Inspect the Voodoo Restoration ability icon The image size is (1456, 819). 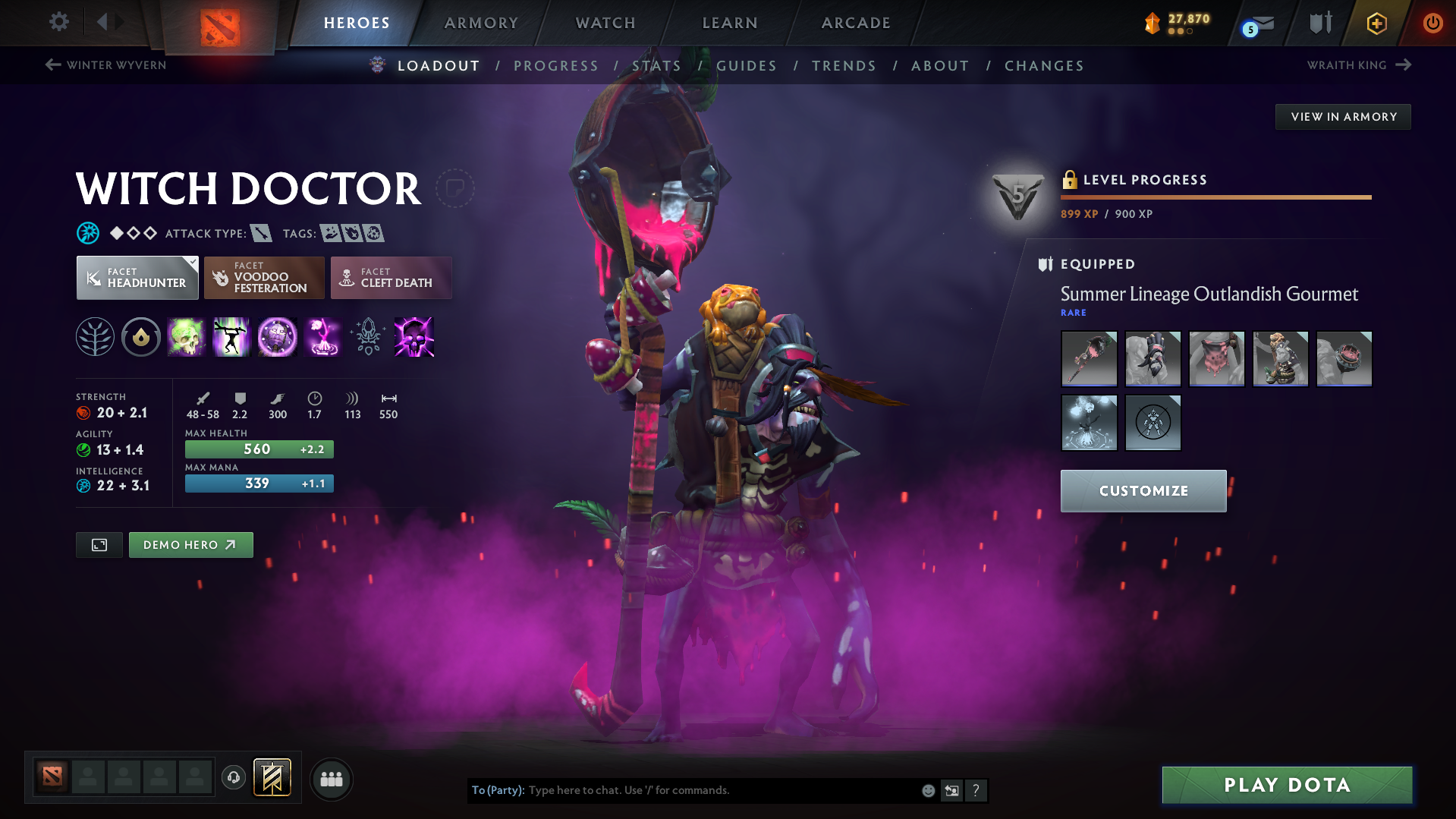point(231,337)
